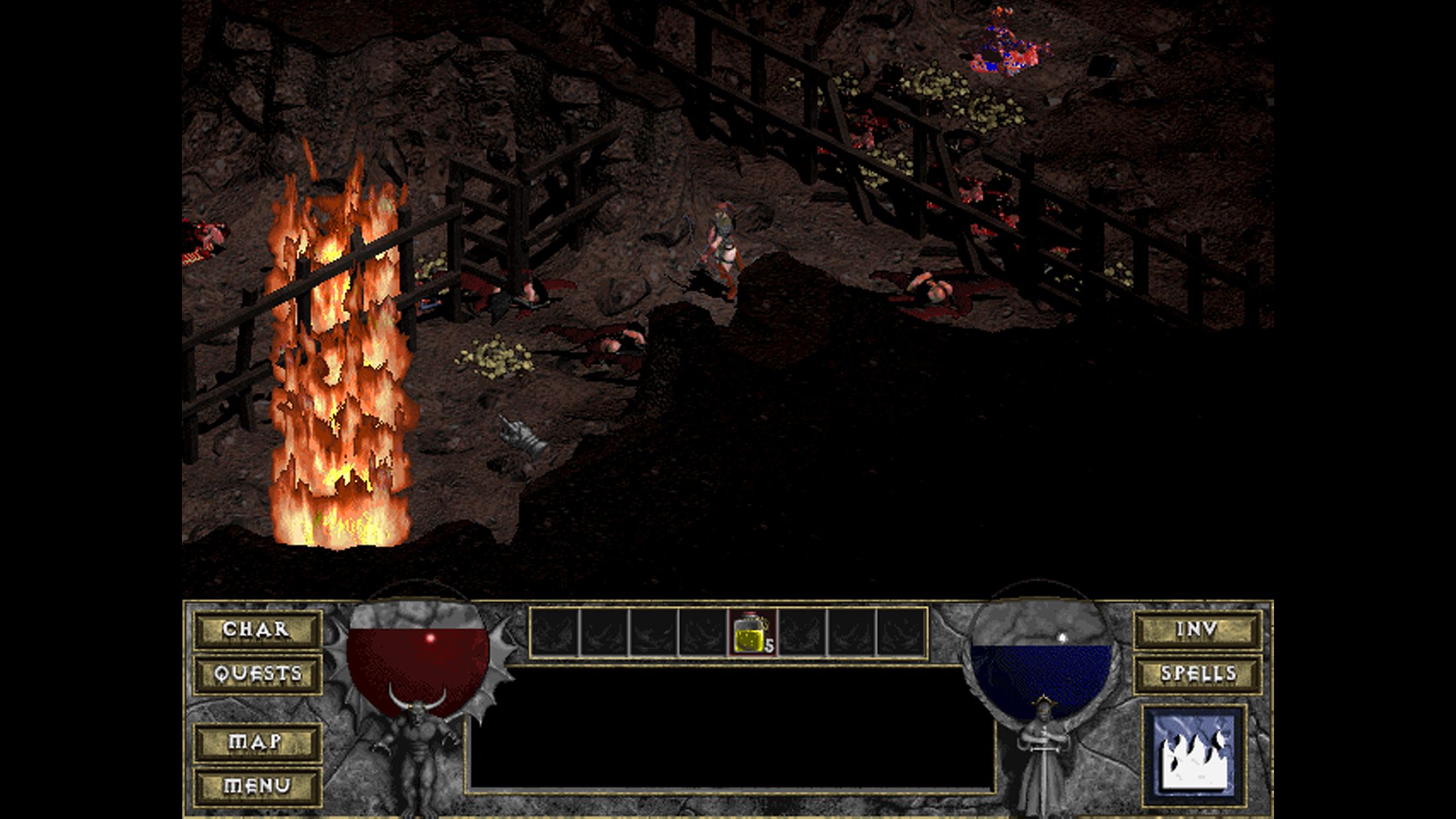Open the game MENU
Screen dimensions: 1456x819
point(257,786)
